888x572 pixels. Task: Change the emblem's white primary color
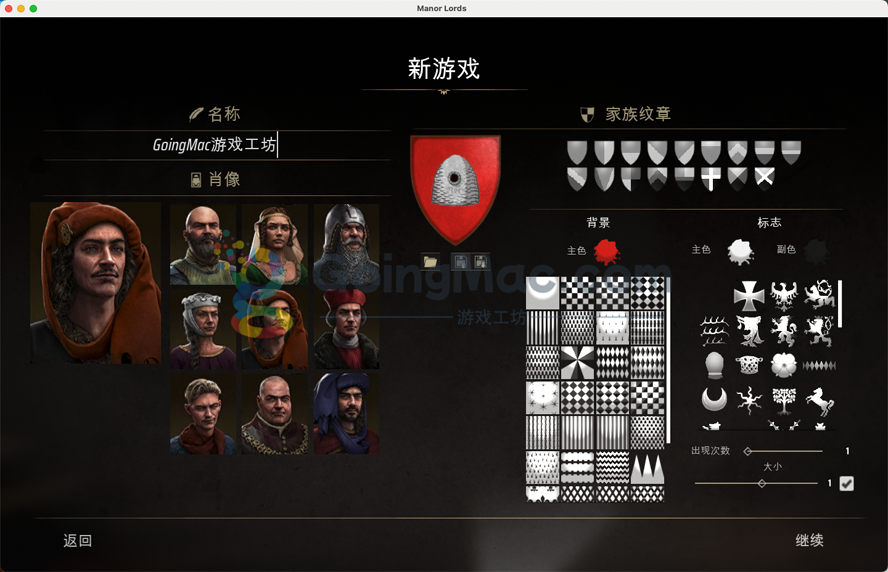pyautogui.click(x=740, y=250)
